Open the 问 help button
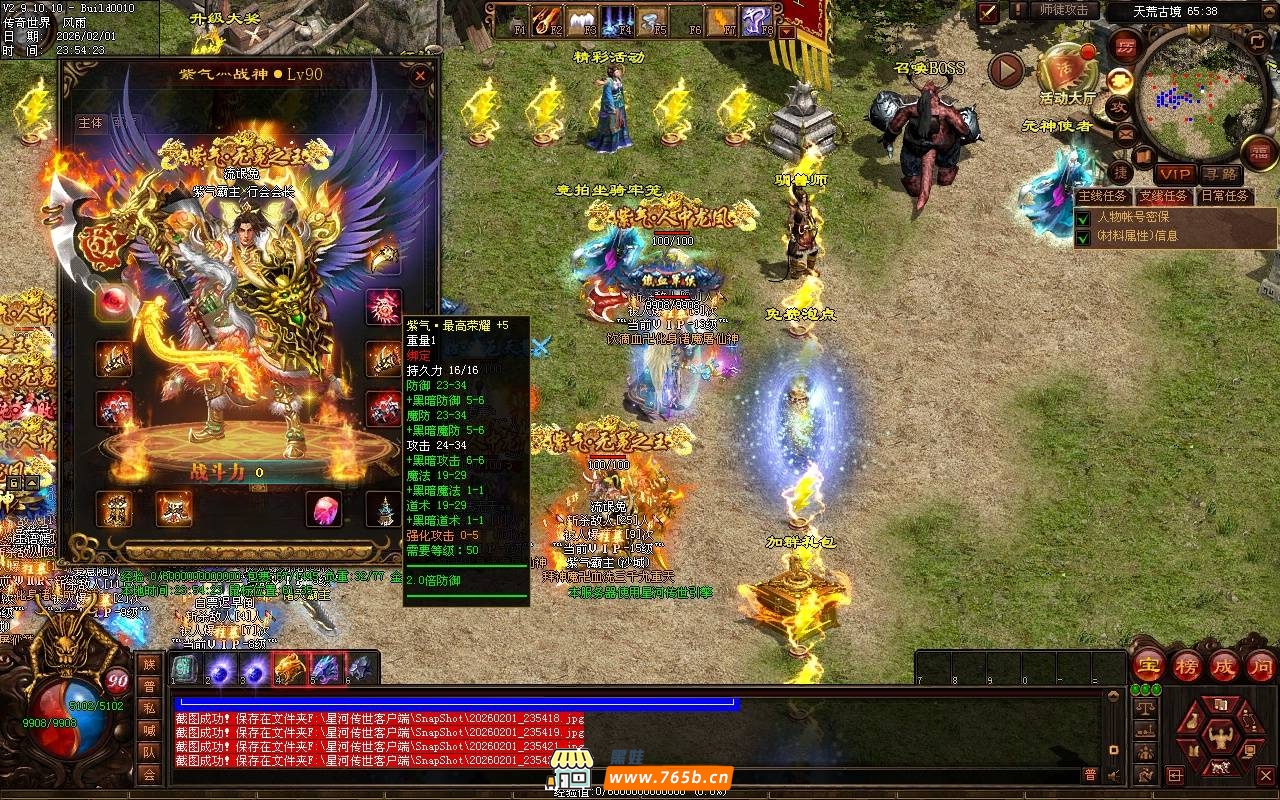This screenshot has width=1280, height=800. [x=1261, y=666]
